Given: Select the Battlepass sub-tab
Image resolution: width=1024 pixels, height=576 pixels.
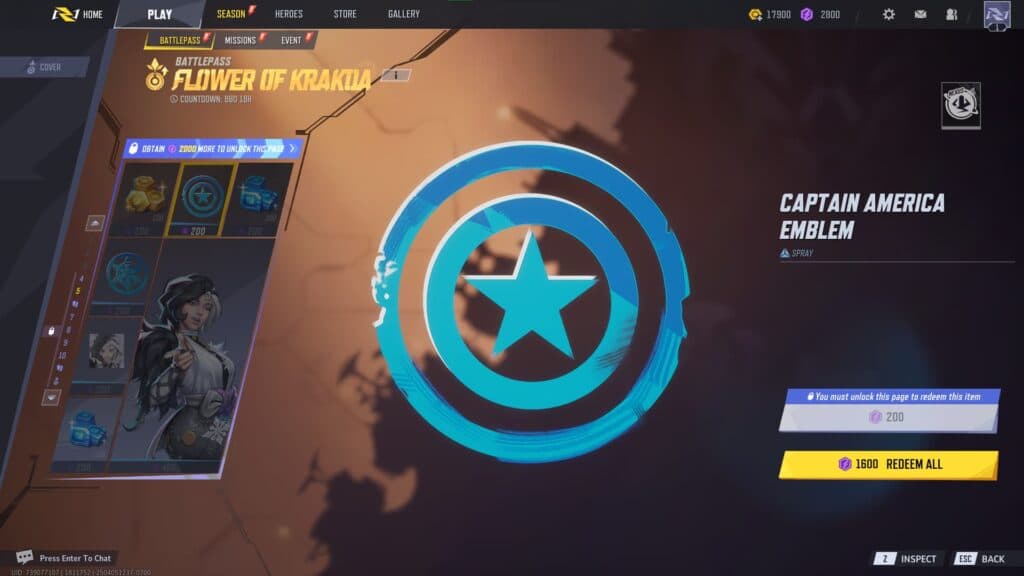Looking at the screenshot, I should [179, 40].
